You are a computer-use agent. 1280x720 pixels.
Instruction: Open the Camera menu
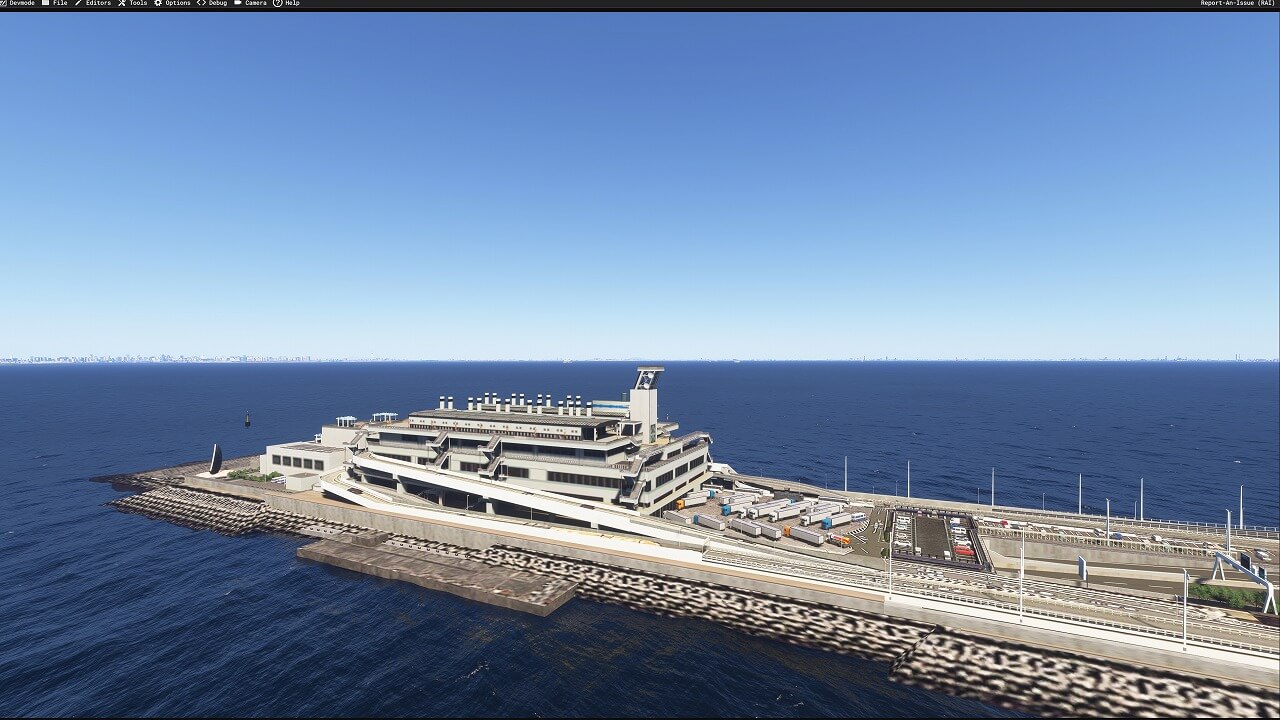point(255,3)
